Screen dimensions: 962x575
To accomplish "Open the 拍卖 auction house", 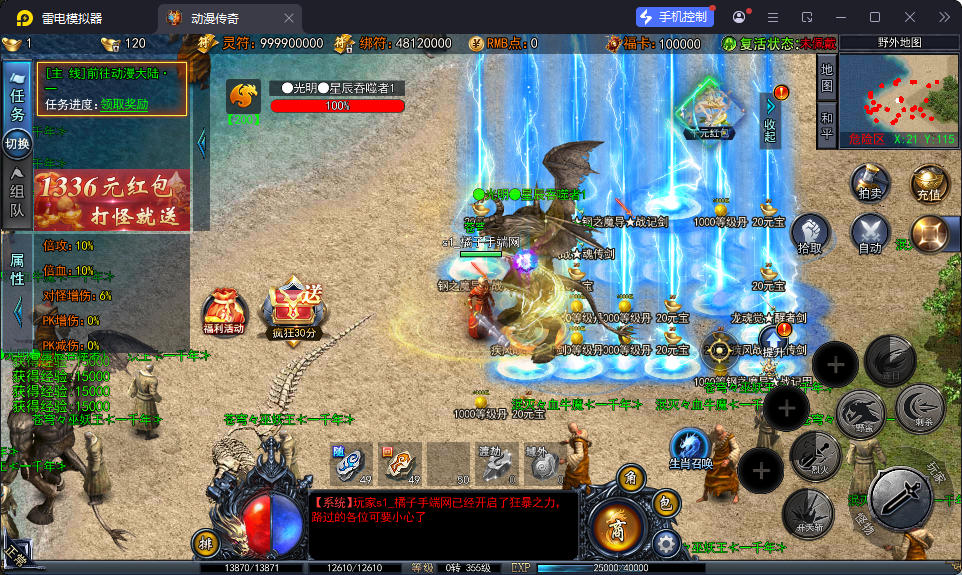I will pos(869,183).
